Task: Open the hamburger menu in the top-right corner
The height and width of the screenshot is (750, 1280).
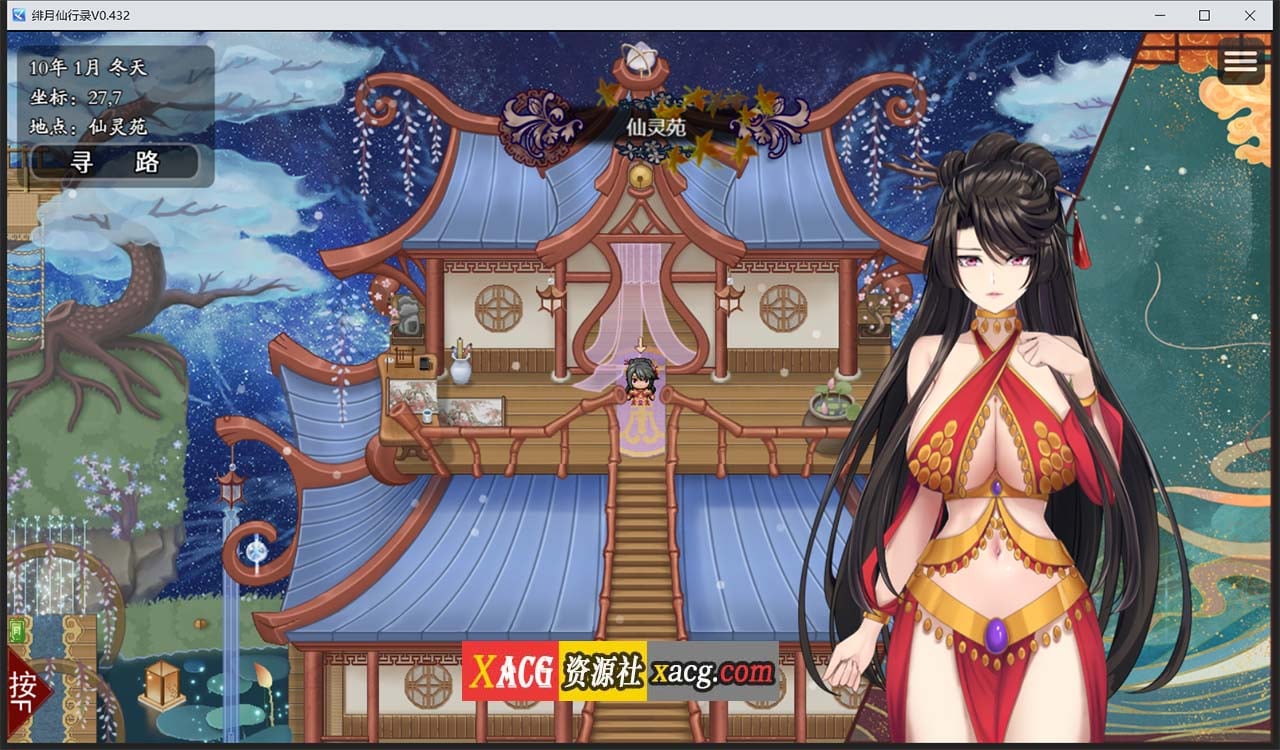Action: [x=1241, y=62]
